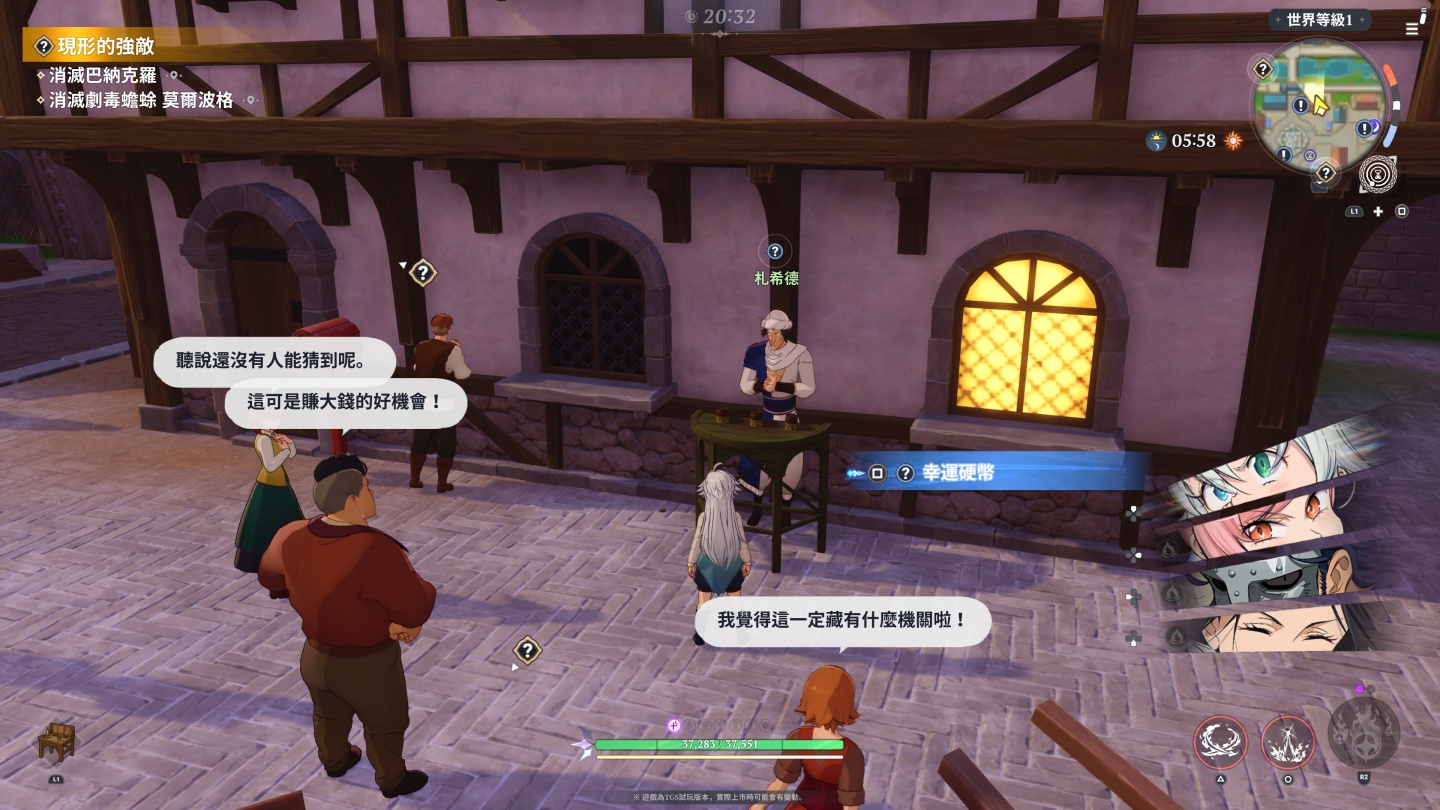
Task: Open the hamburger menu in top right corner
Action: (1412, 28)
